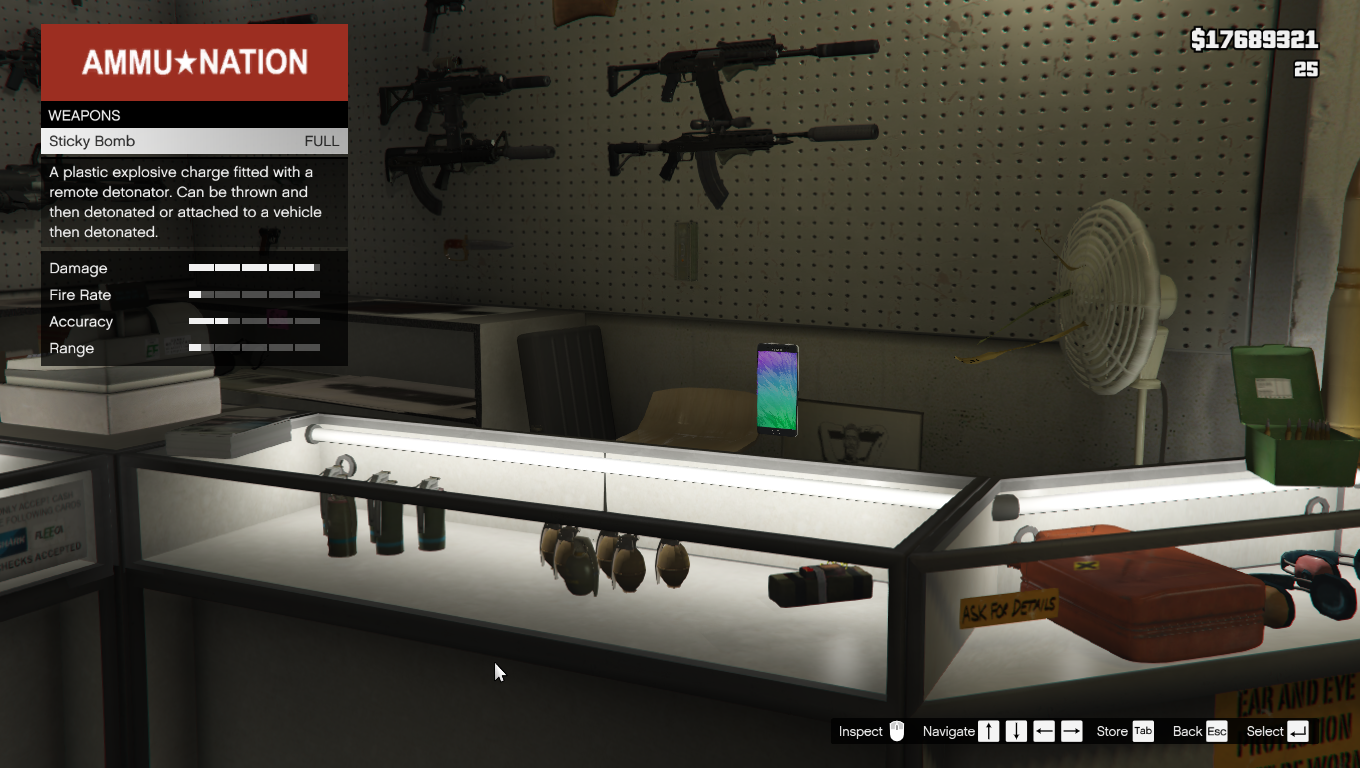
Task: Click the Tab key icon beside Store
Action: 1141,731
